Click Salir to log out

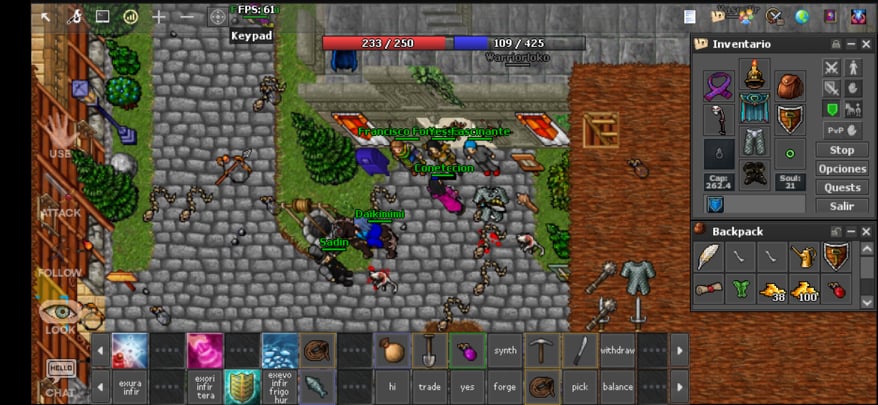(x=842, y=206)
